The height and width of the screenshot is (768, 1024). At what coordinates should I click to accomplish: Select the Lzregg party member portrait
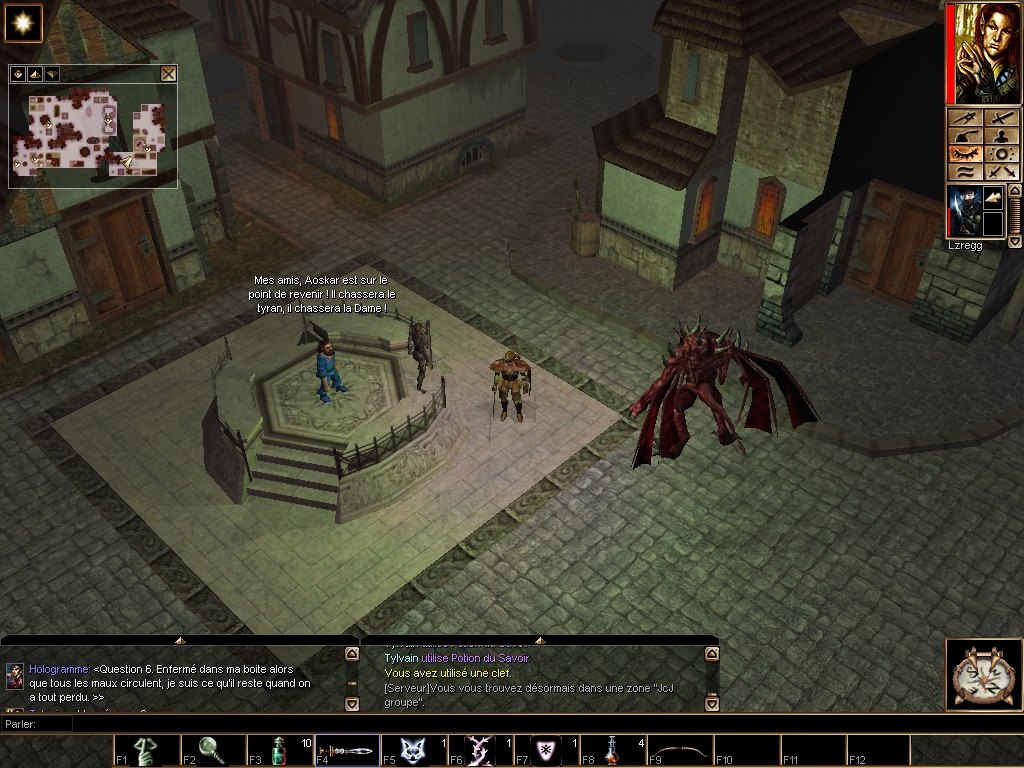(965, 211)
